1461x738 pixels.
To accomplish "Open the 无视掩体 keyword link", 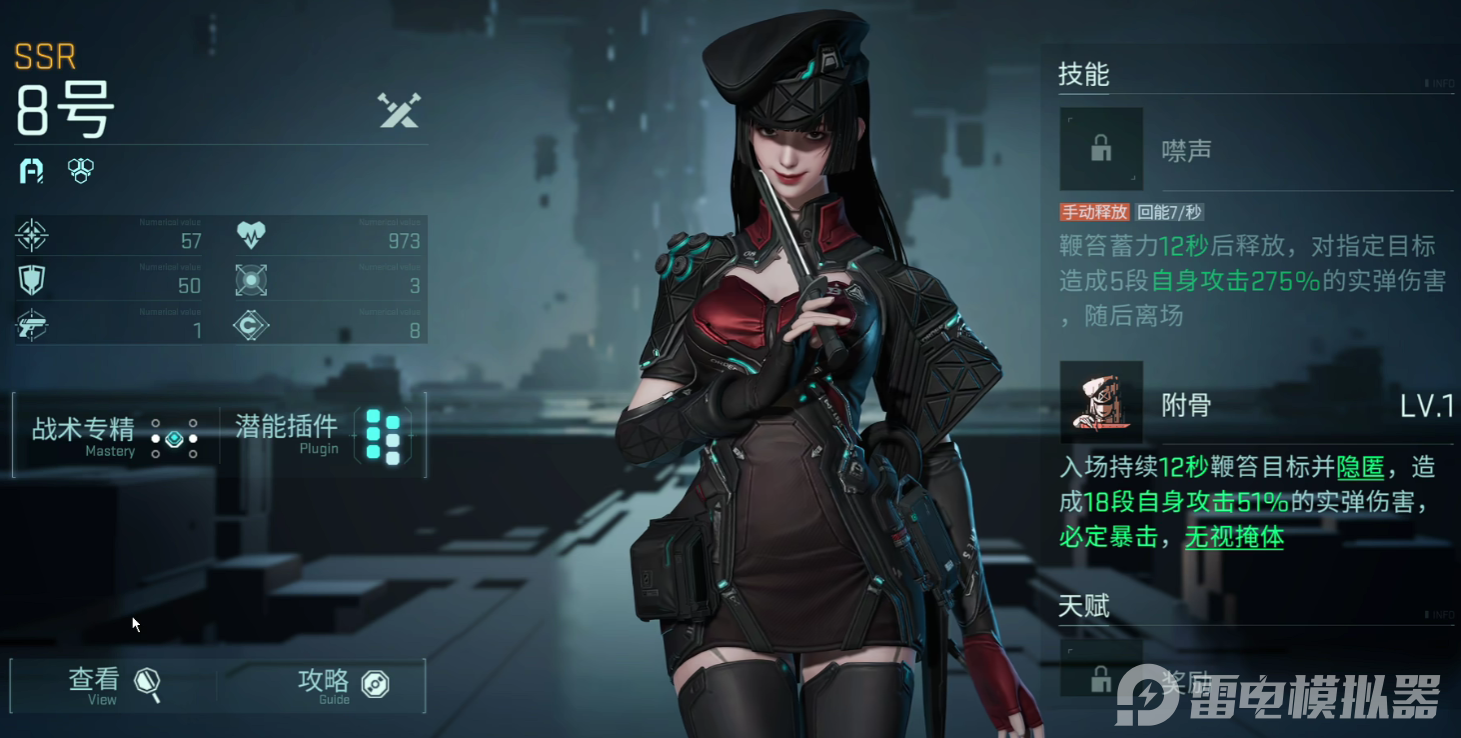I will click(1234, 537).
